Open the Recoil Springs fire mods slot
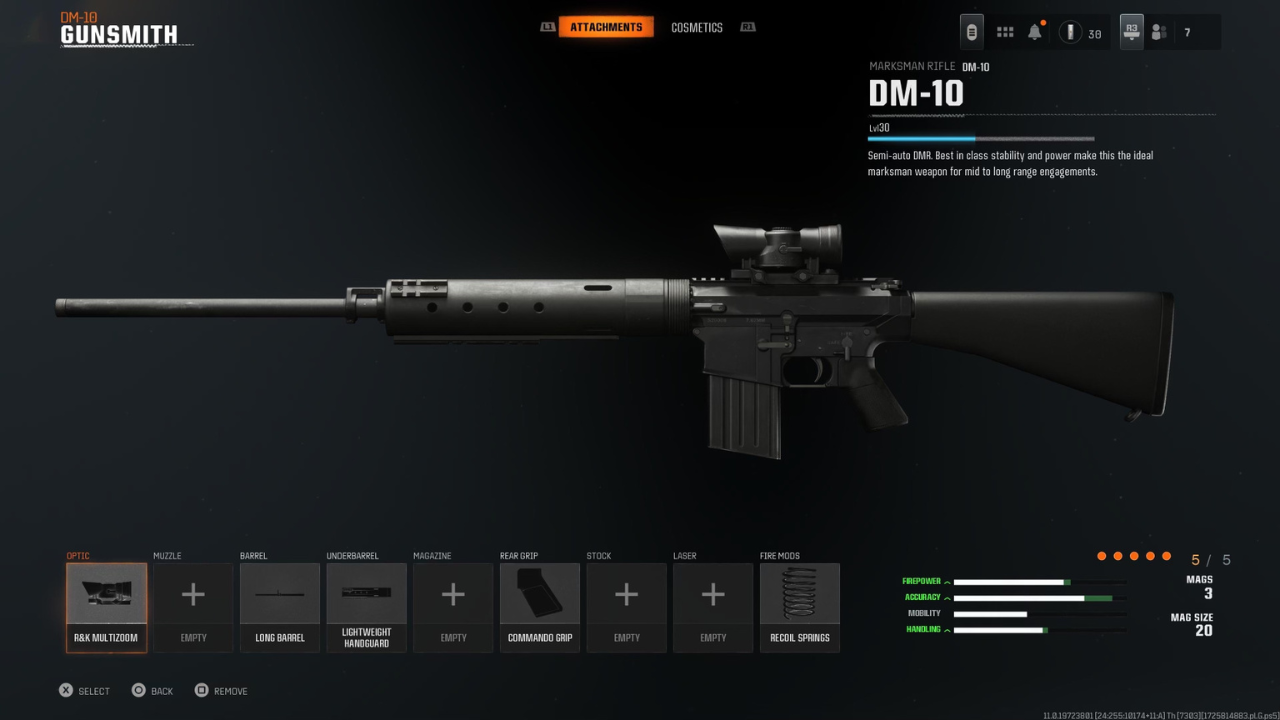 pos(800,607)
